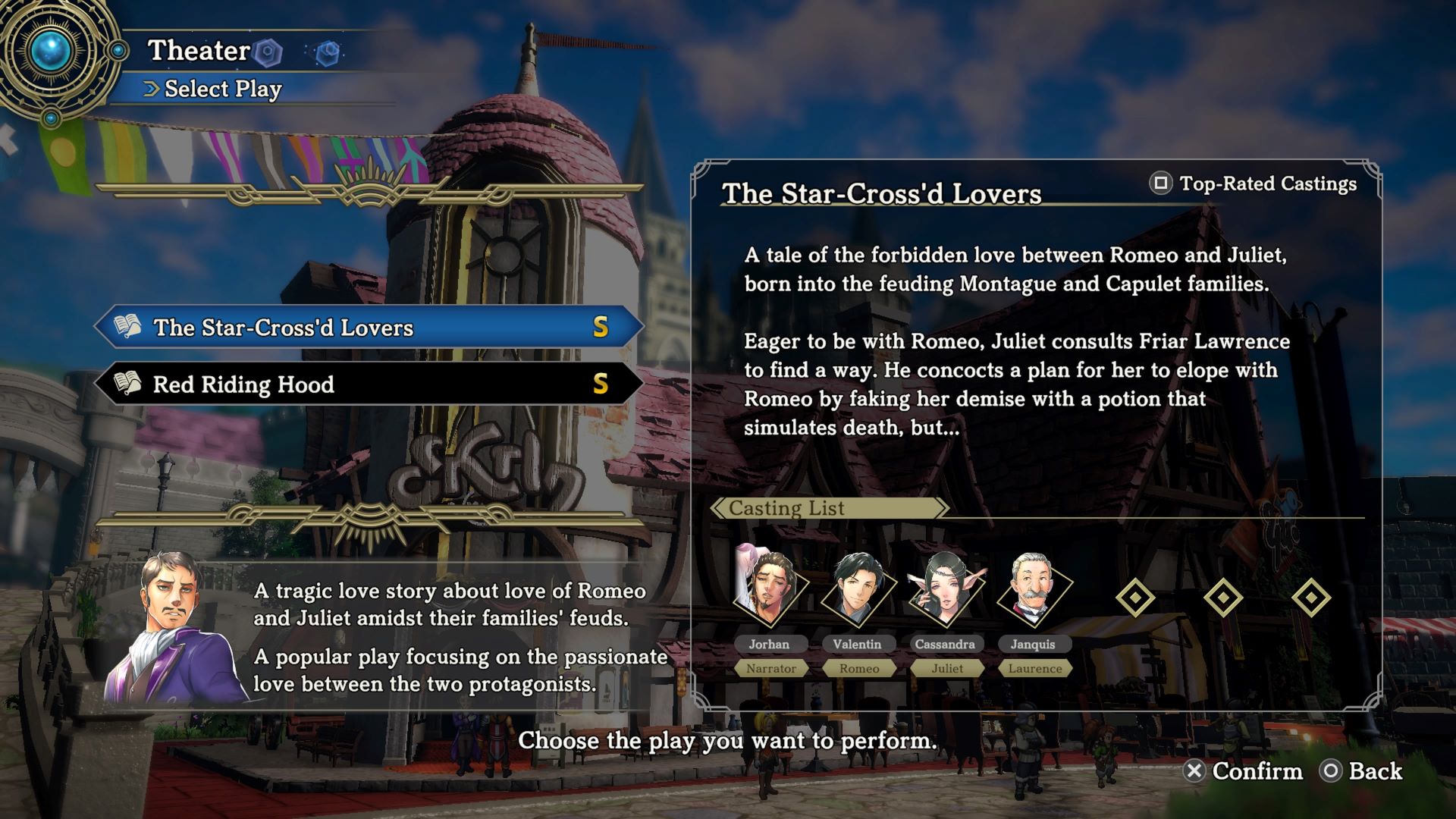Select Janquis cast as Laurence

click(x=1033, y=591)
